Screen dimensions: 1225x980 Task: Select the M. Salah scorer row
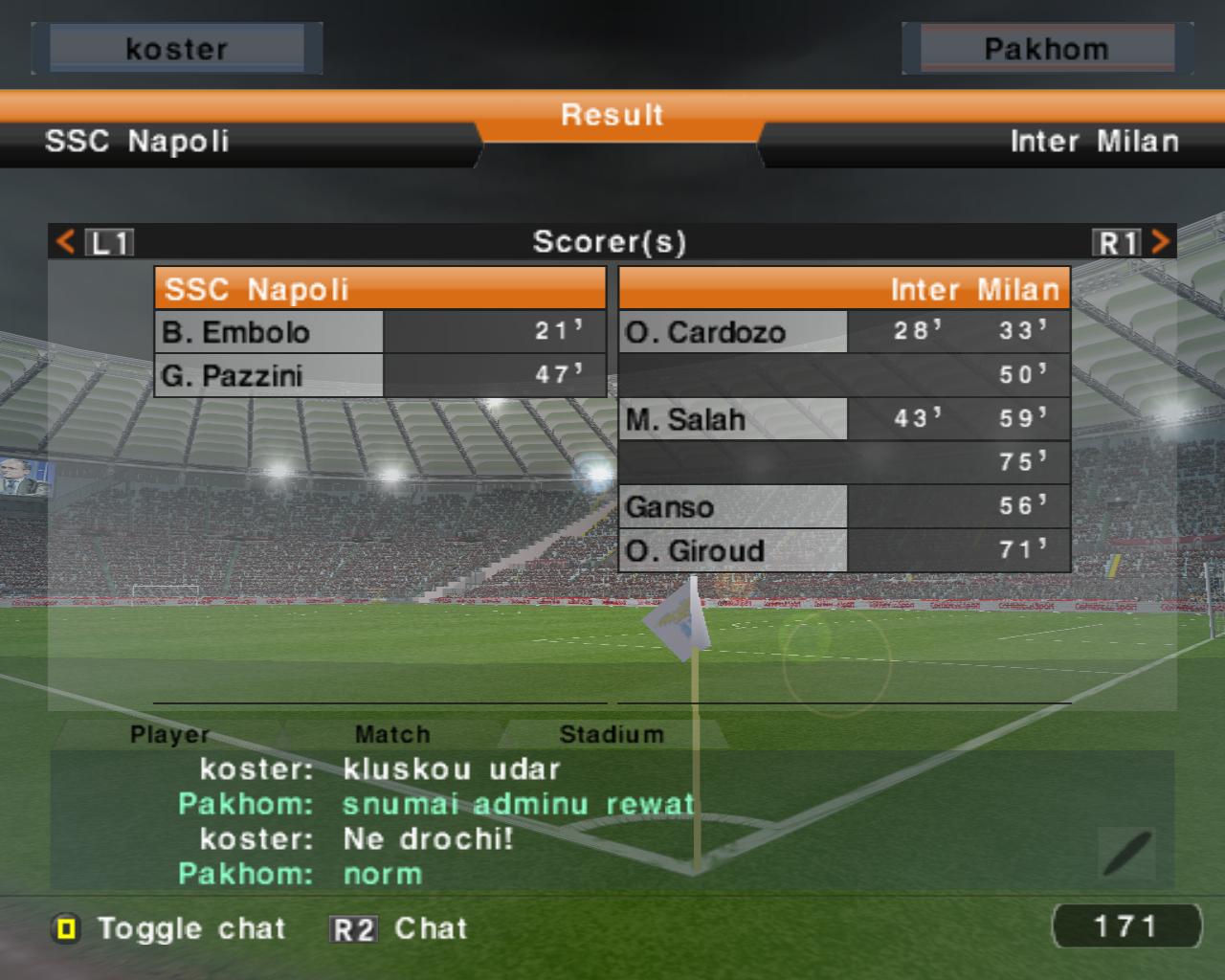[843, 419]
